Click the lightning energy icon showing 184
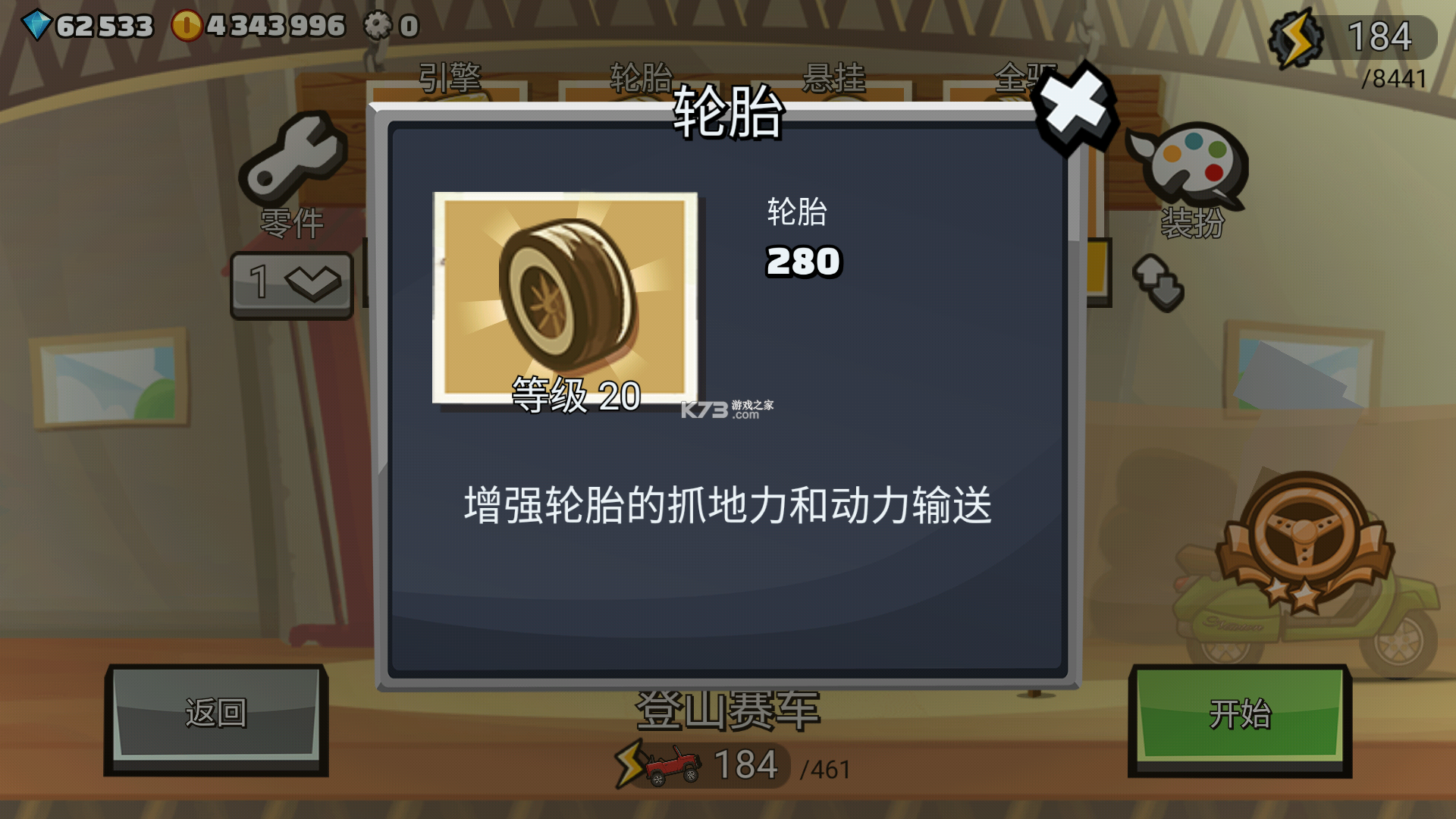Screen dimensions: 1456x819 click(1297, 36)
